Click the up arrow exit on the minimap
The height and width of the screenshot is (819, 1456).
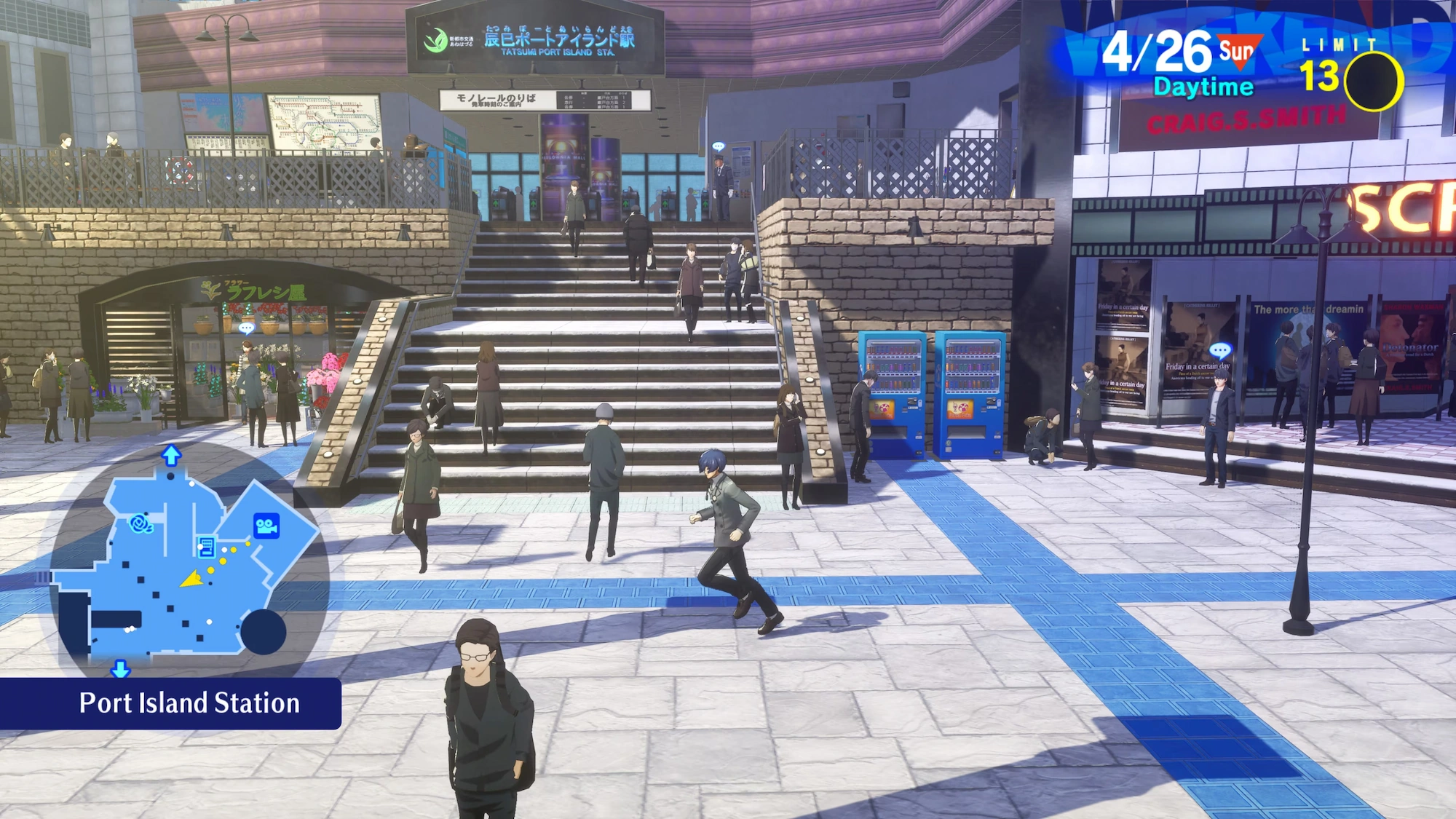click(171, 456)
